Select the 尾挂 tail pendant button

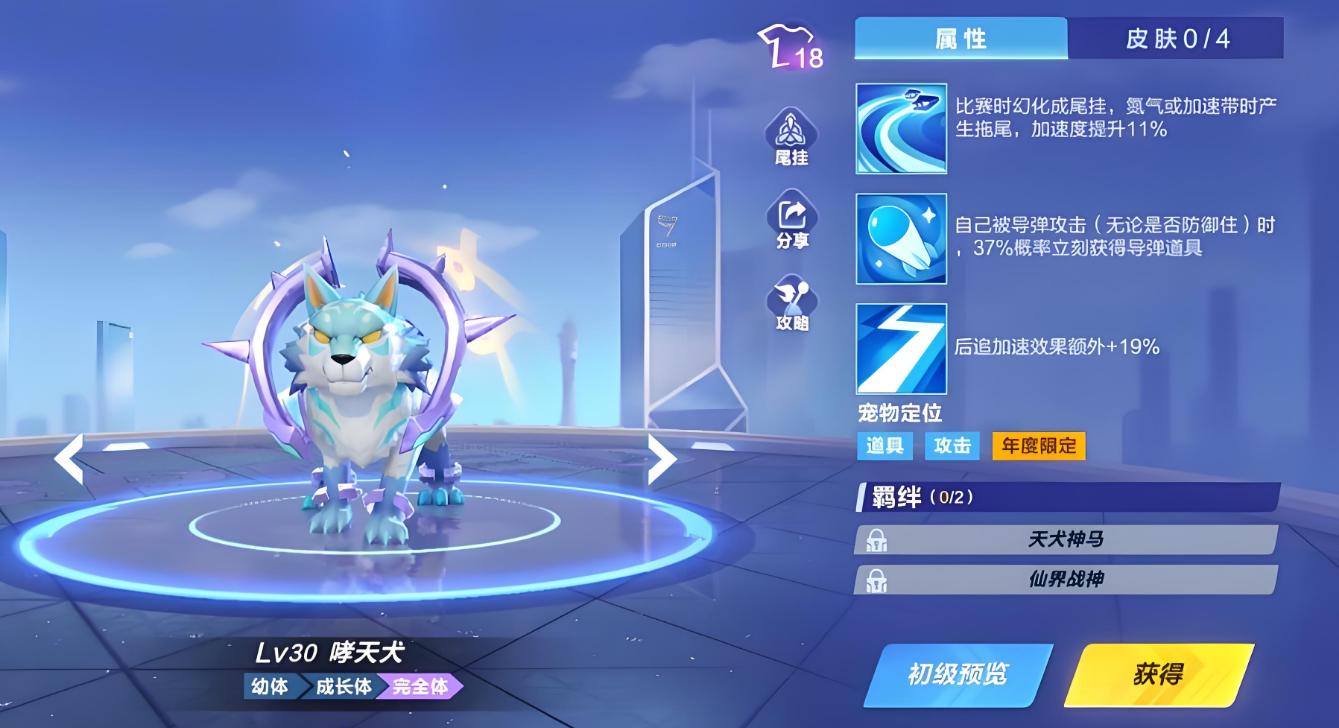coord(791,137)
